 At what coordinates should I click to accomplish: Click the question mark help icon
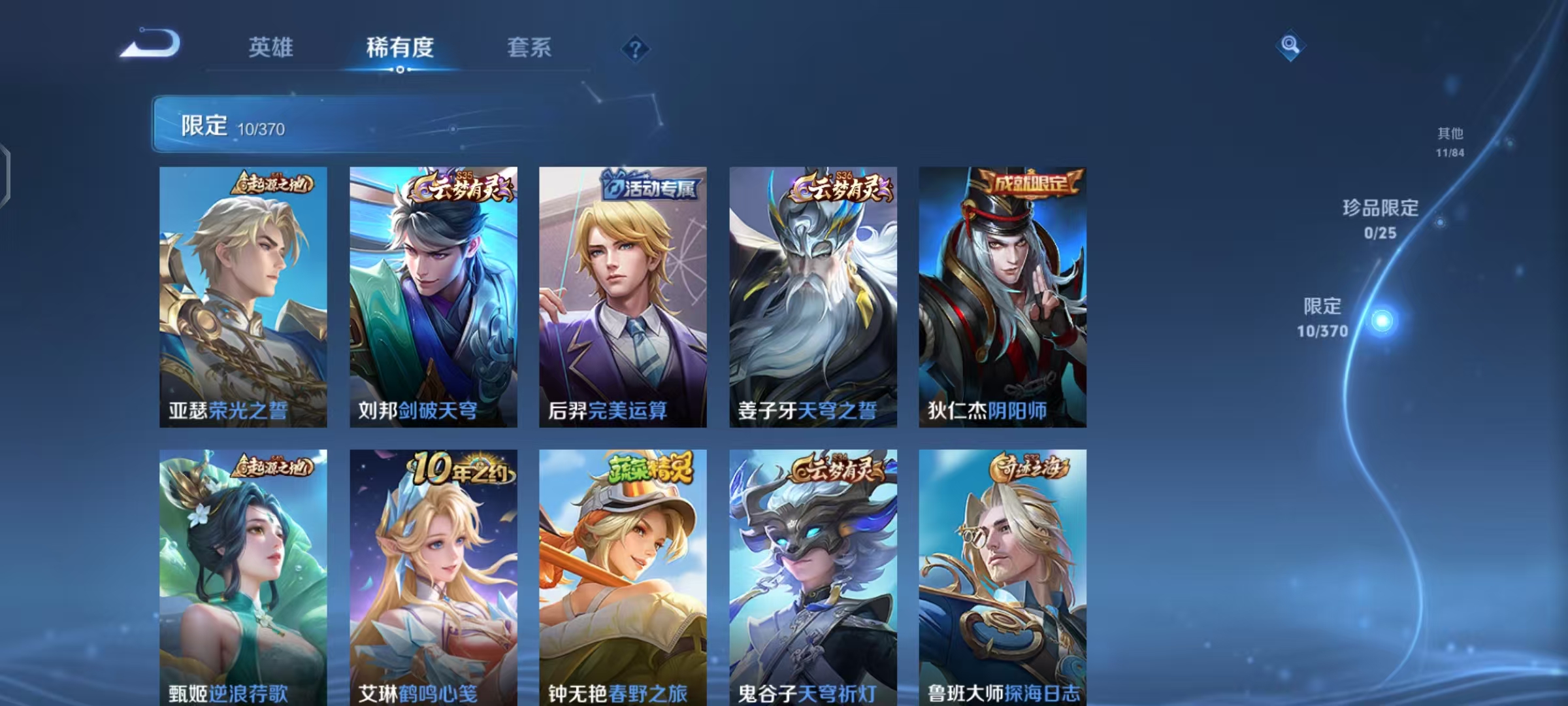click(x=636, y=49)
